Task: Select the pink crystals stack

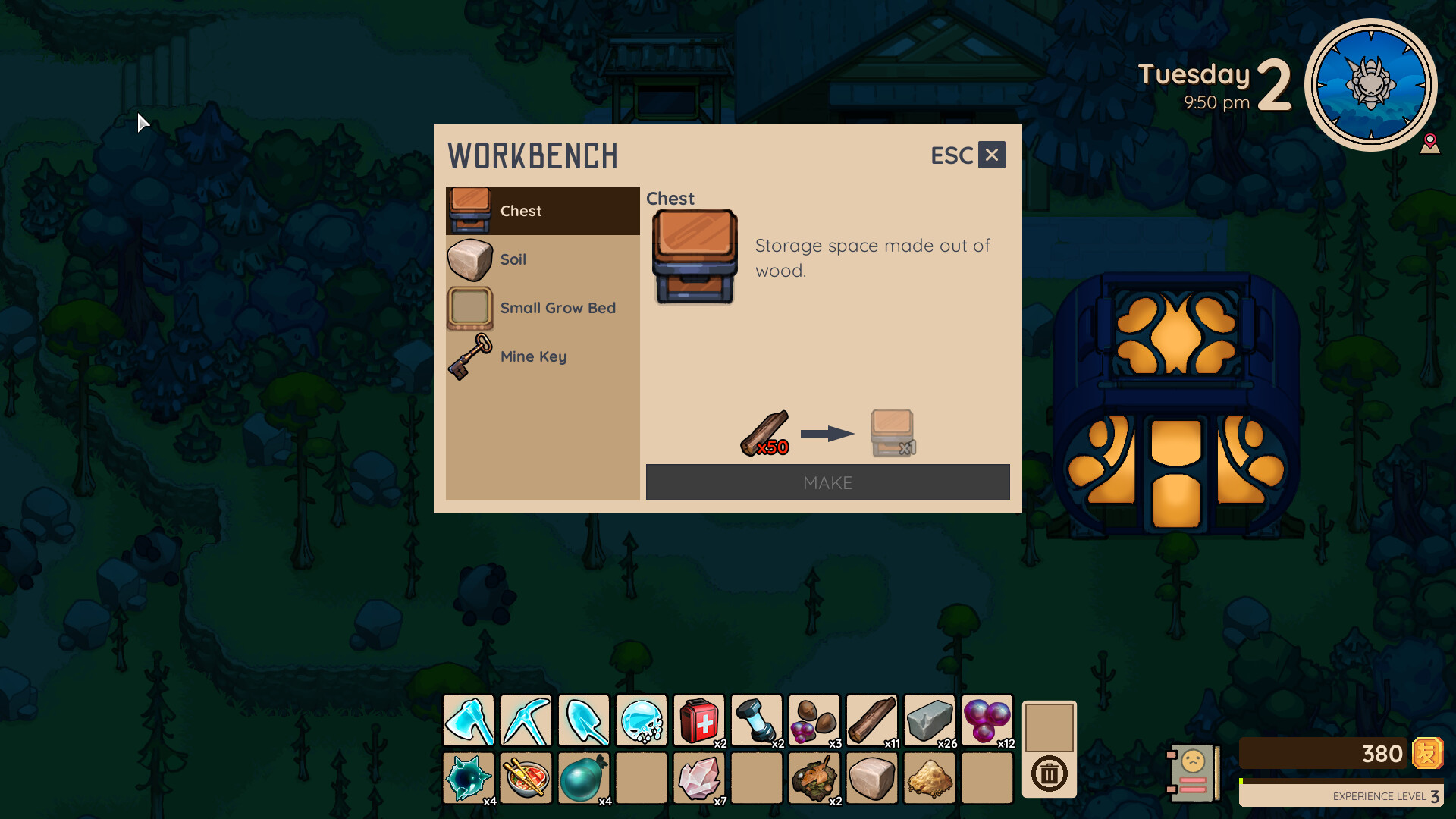Action: pos(699,778)
